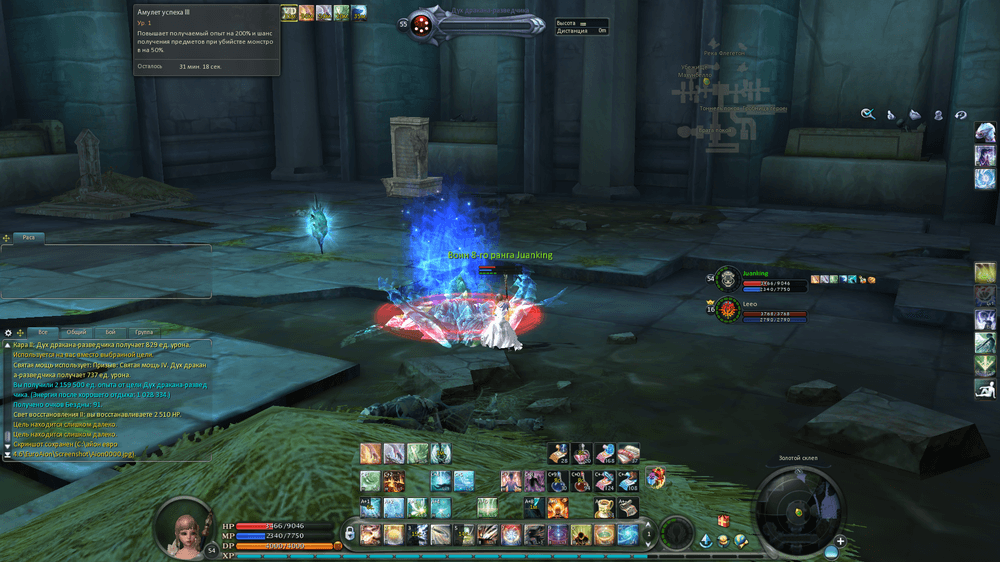Use the sitting pose rest skill

985,388
